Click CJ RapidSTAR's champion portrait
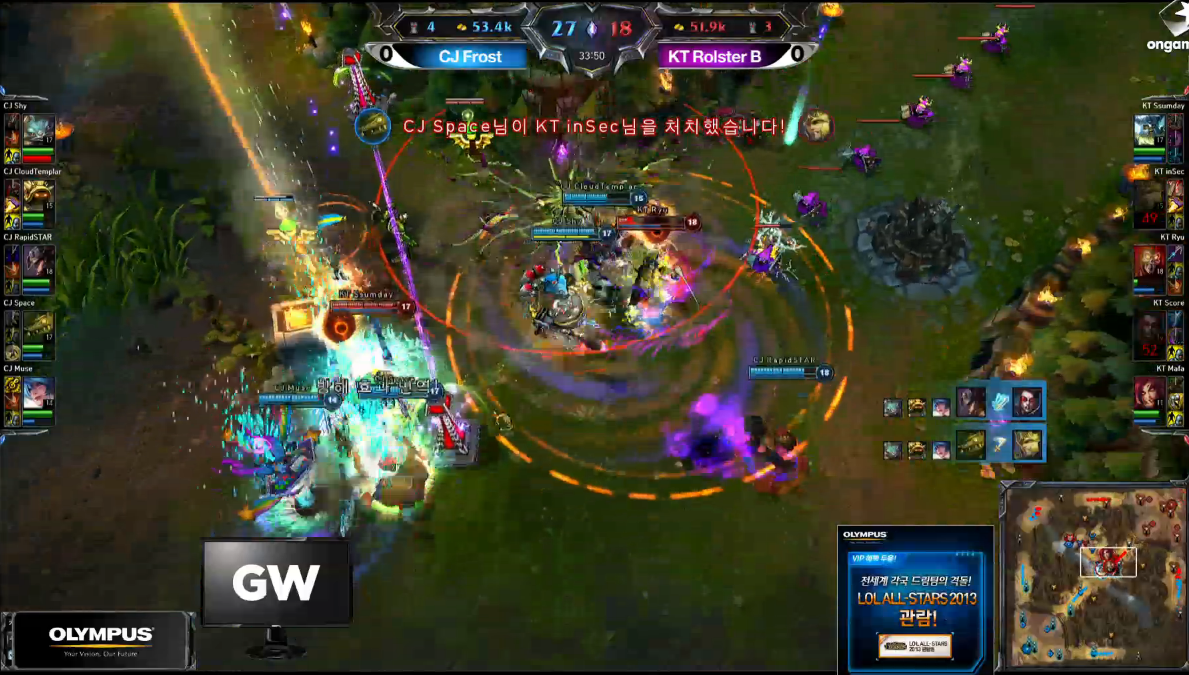The height and width of the screenshot is (675, 1189). click(x=38, y=262)
